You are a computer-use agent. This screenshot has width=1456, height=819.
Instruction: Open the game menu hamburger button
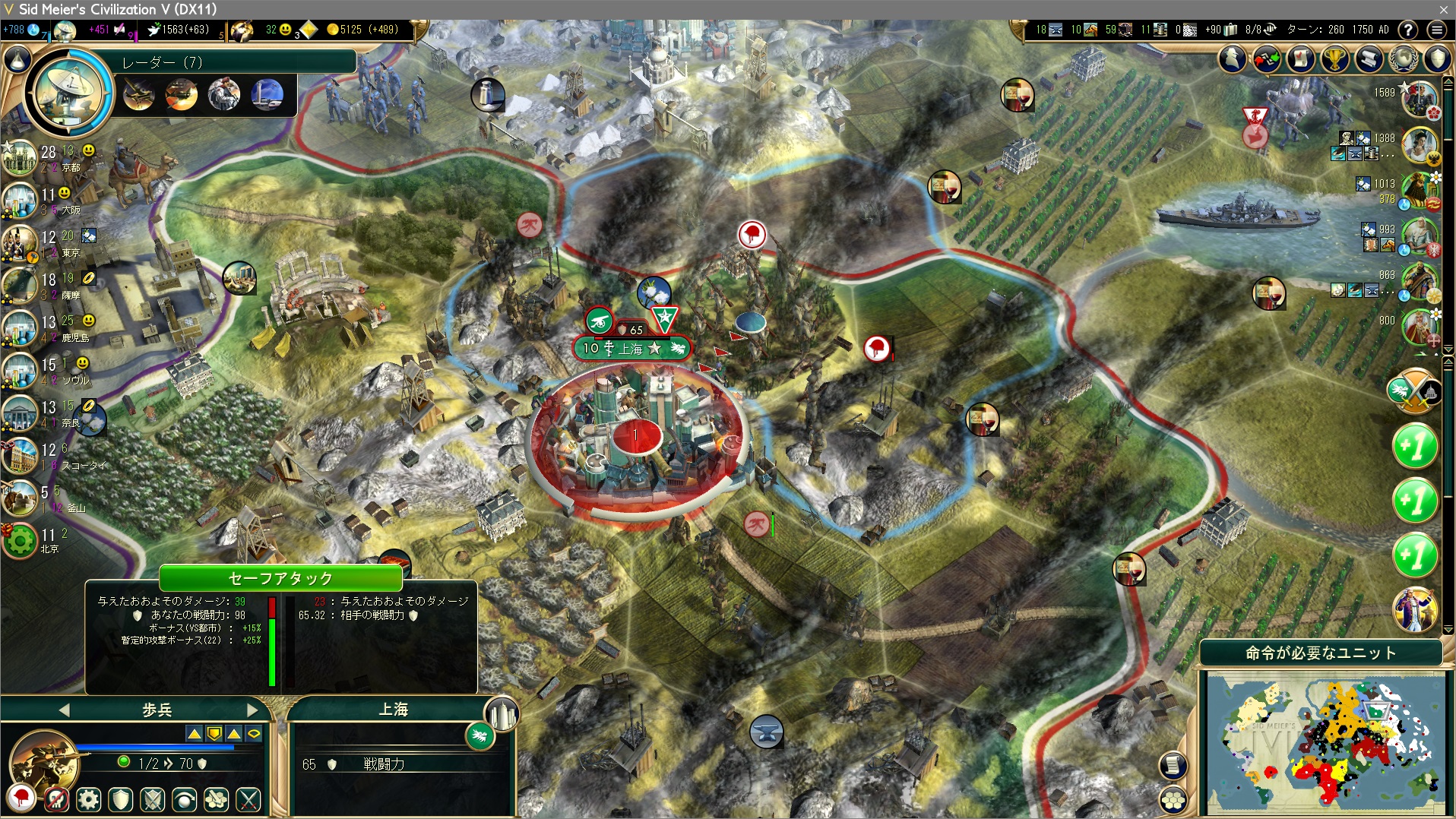(x=1436, y=30)
